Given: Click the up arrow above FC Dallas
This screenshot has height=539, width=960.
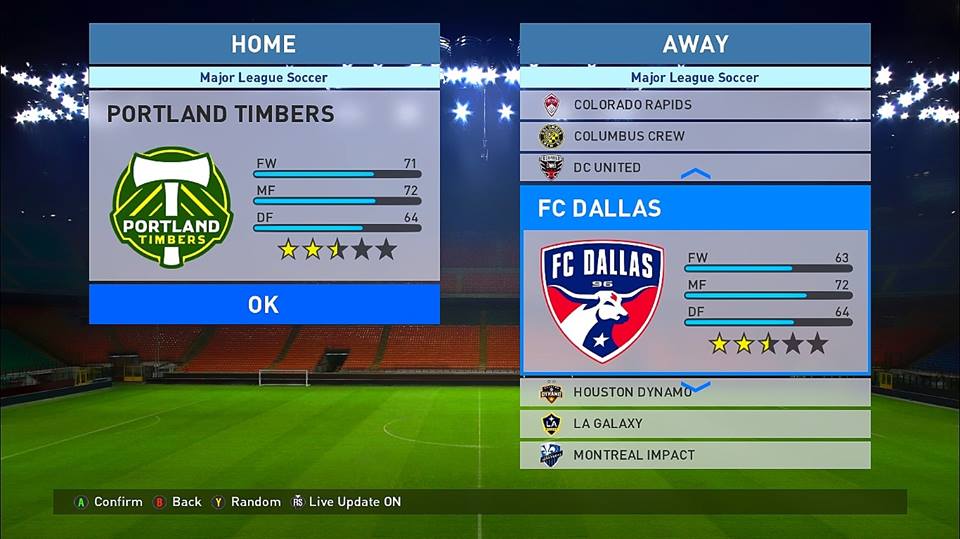Looking at the screenshot, I should (695, 174).
